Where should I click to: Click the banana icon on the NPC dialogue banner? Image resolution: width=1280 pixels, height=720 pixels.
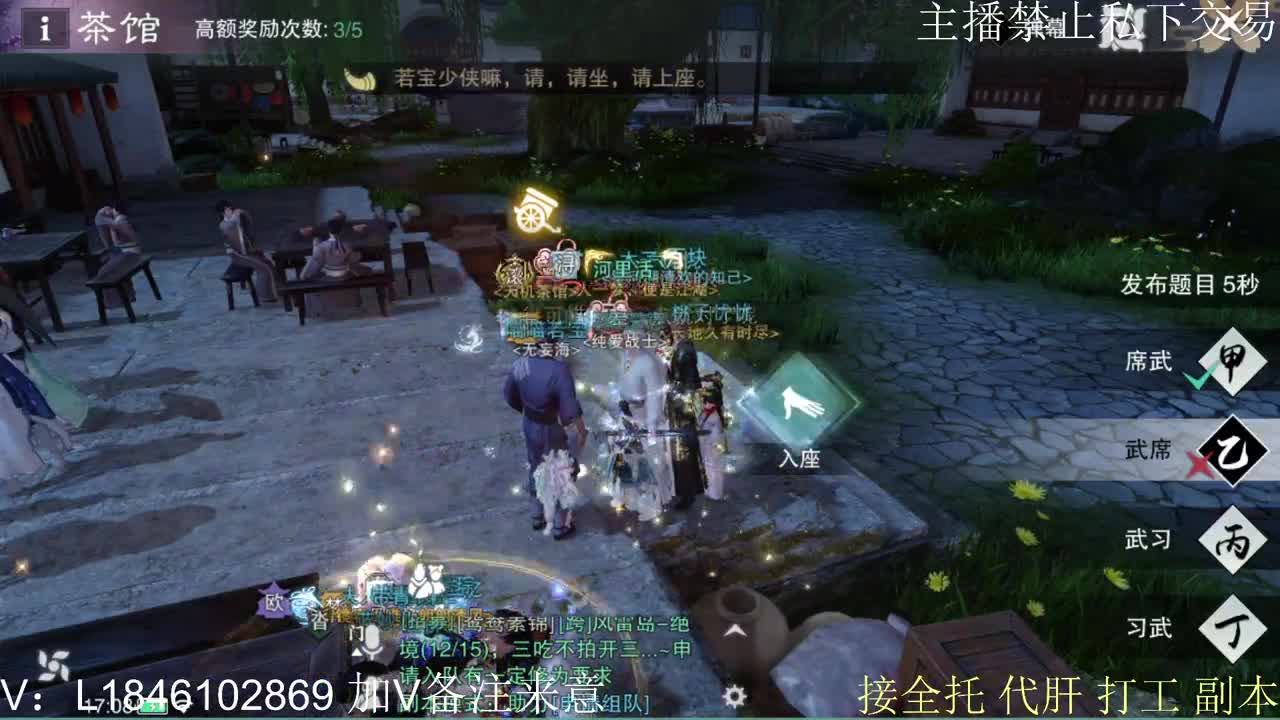click(x=364, y=79)
